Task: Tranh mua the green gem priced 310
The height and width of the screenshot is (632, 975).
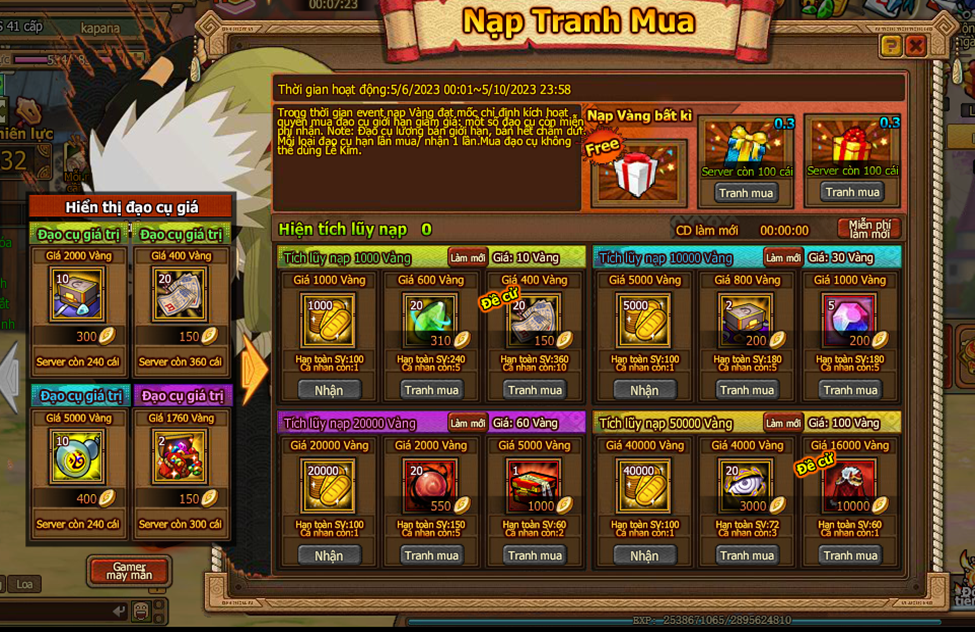Action: 431,390
